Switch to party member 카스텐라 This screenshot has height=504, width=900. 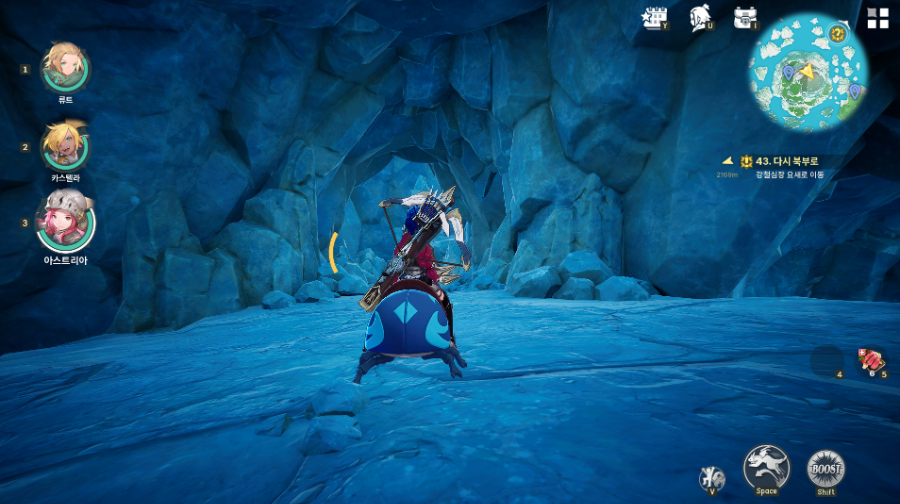(x=65, y=146)
